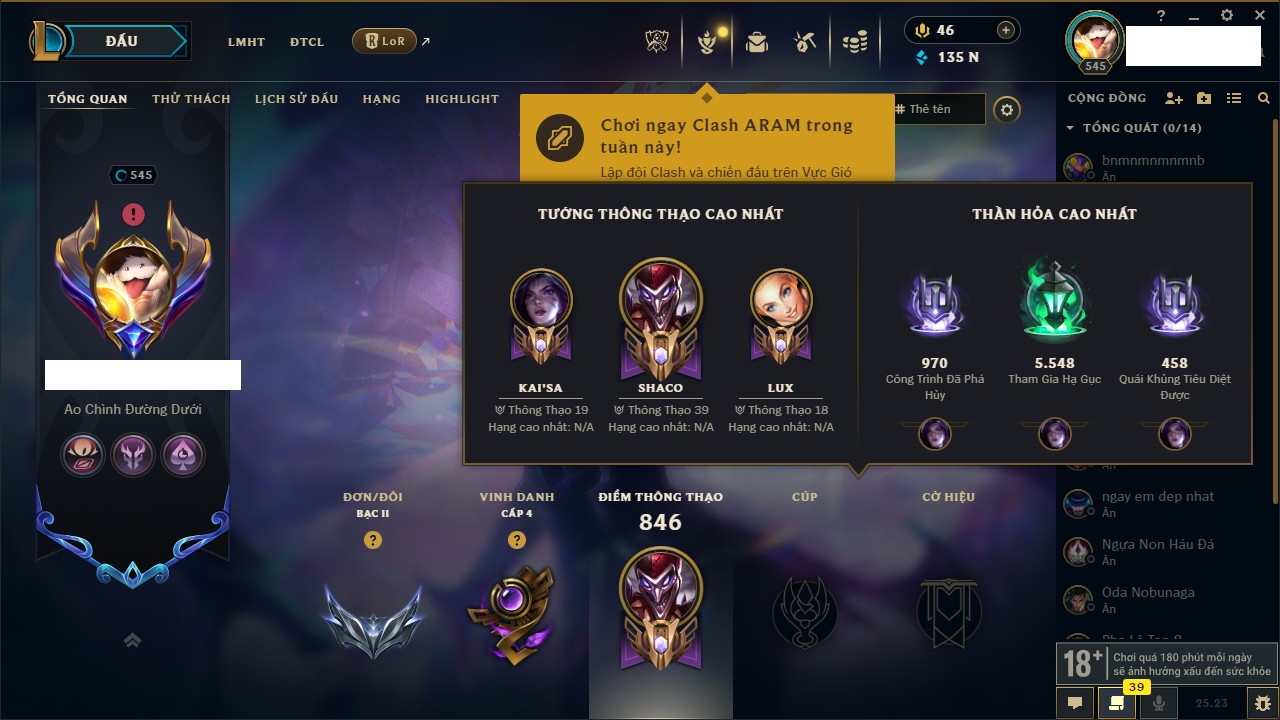Switch to the HẠNG tab

(x=381, y=99)
